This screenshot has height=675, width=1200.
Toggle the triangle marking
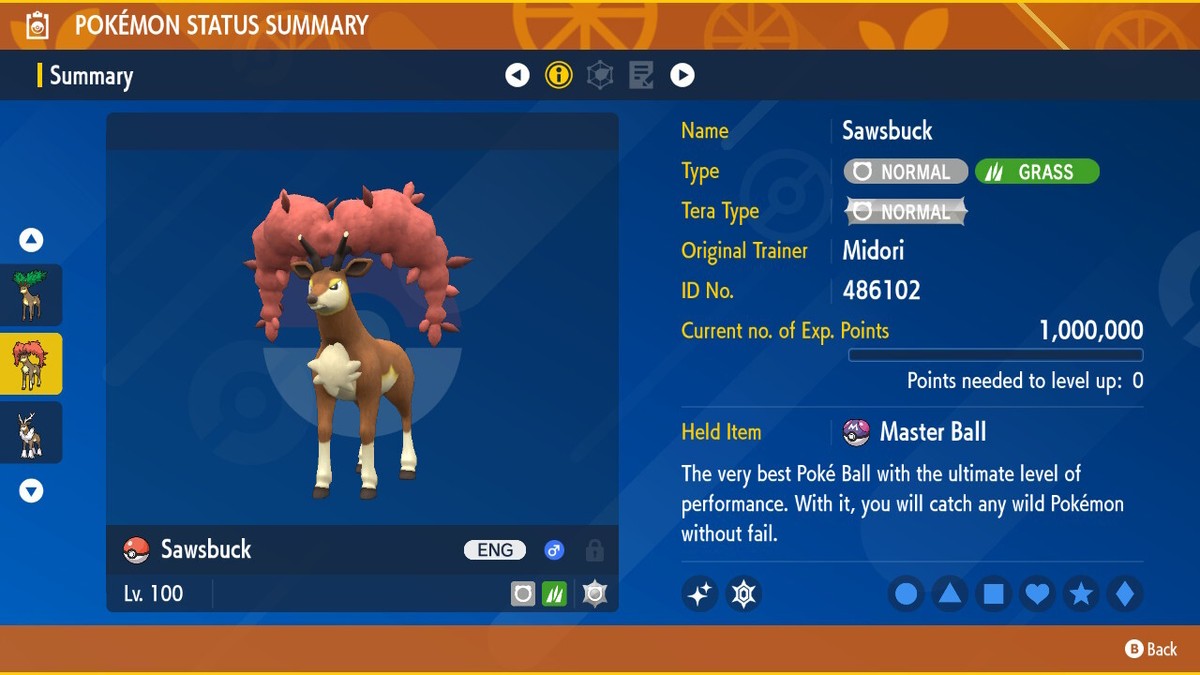[950, 595]
